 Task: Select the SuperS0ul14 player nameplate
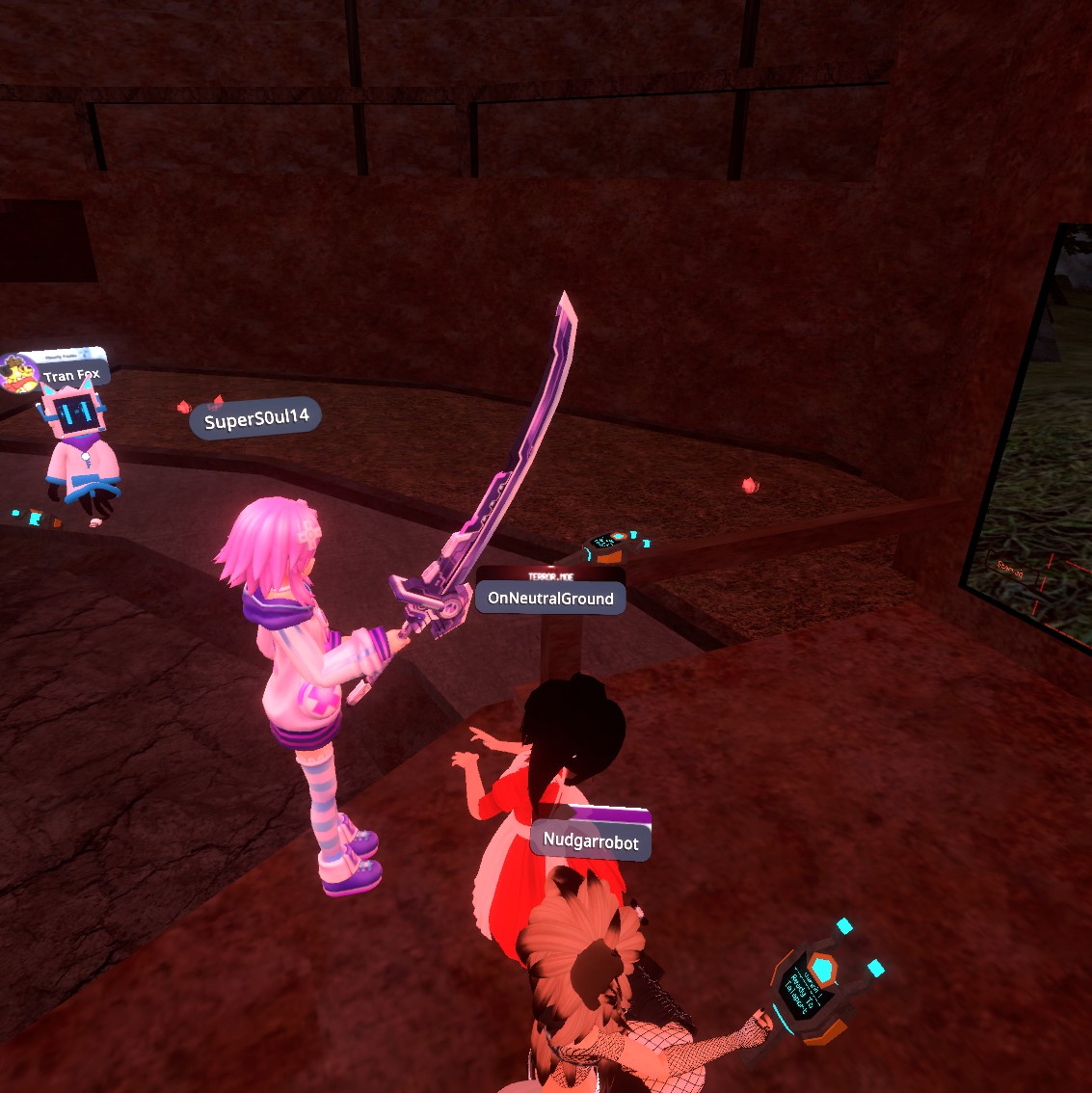(x=256, y=419)
